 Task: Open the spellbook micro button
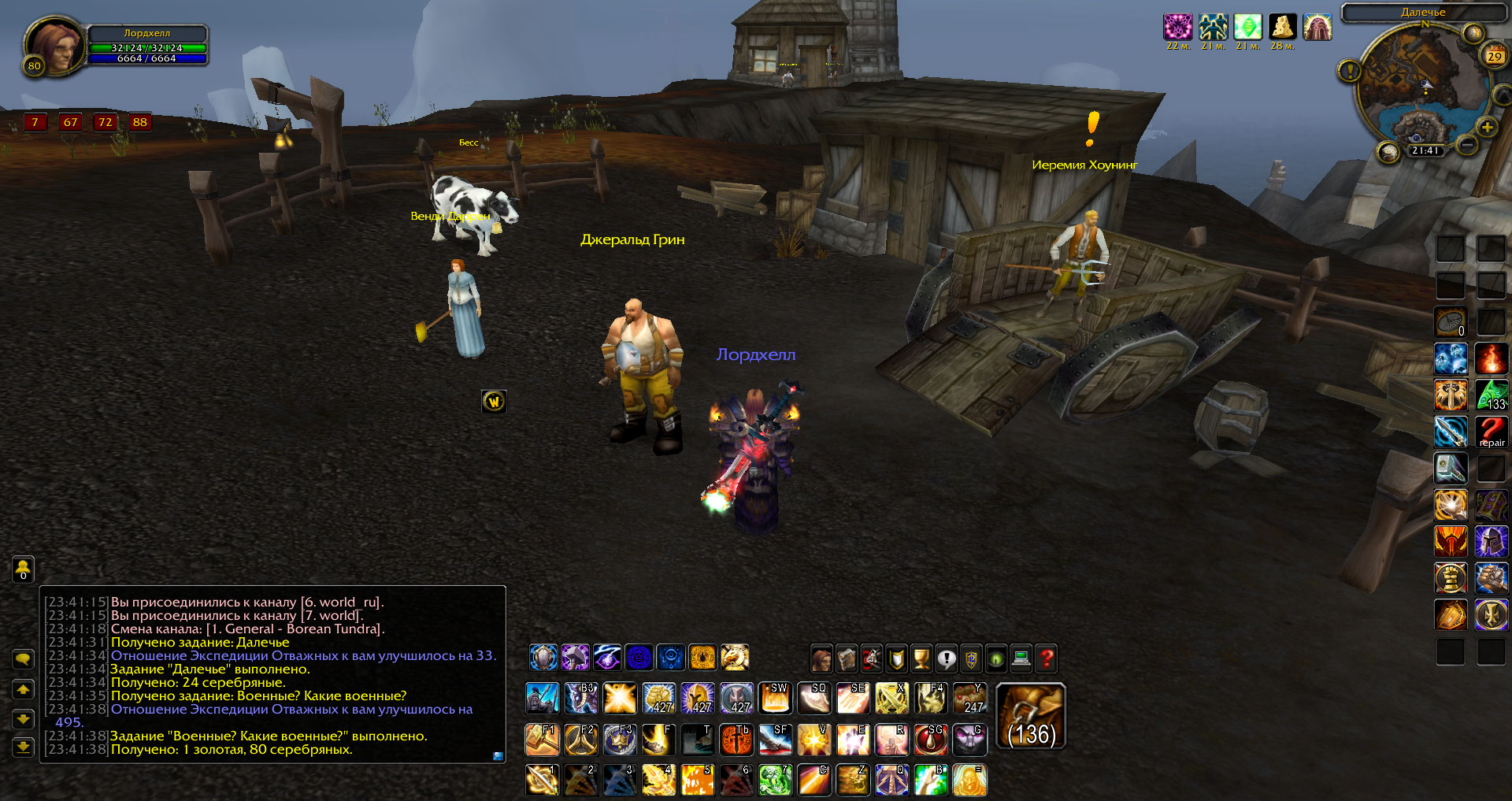pyautogui.click(x=847, y=658)
